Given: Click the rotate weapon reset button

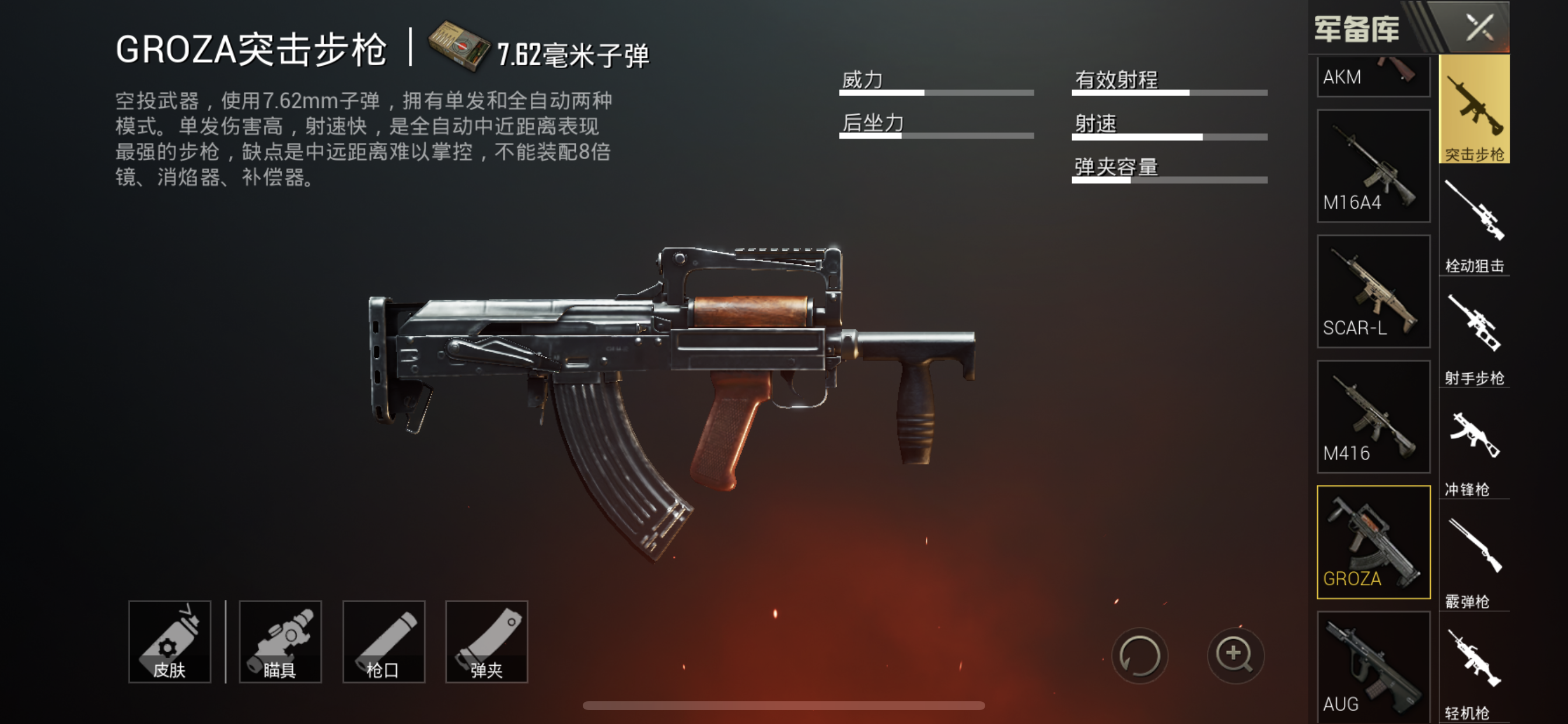Looking at the screenshot, I should coord(1139,655).
